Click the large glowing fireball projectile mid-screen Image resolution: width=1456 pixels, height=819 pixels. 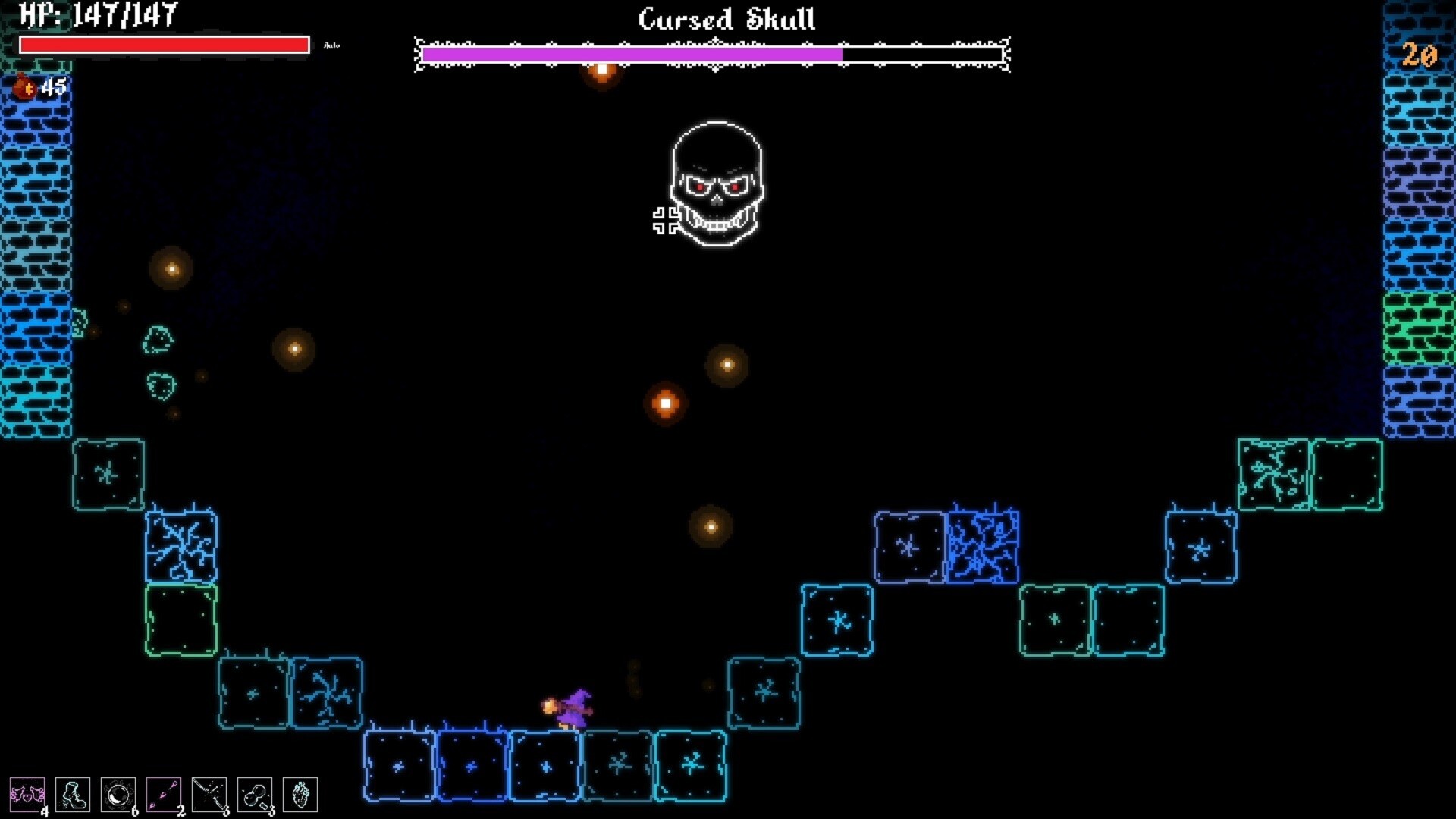(x=665, y=403)
